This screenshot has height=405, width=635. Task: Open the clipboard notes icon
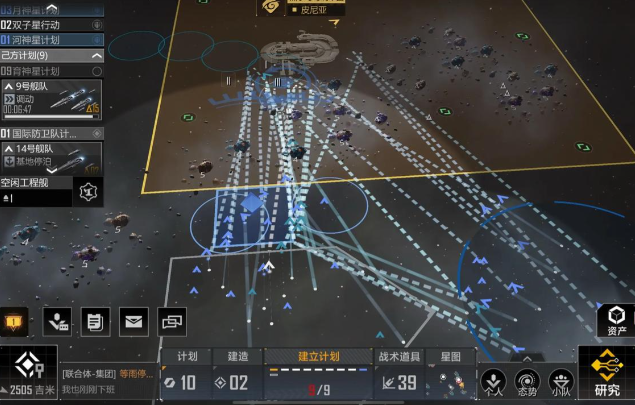(96, 321)
